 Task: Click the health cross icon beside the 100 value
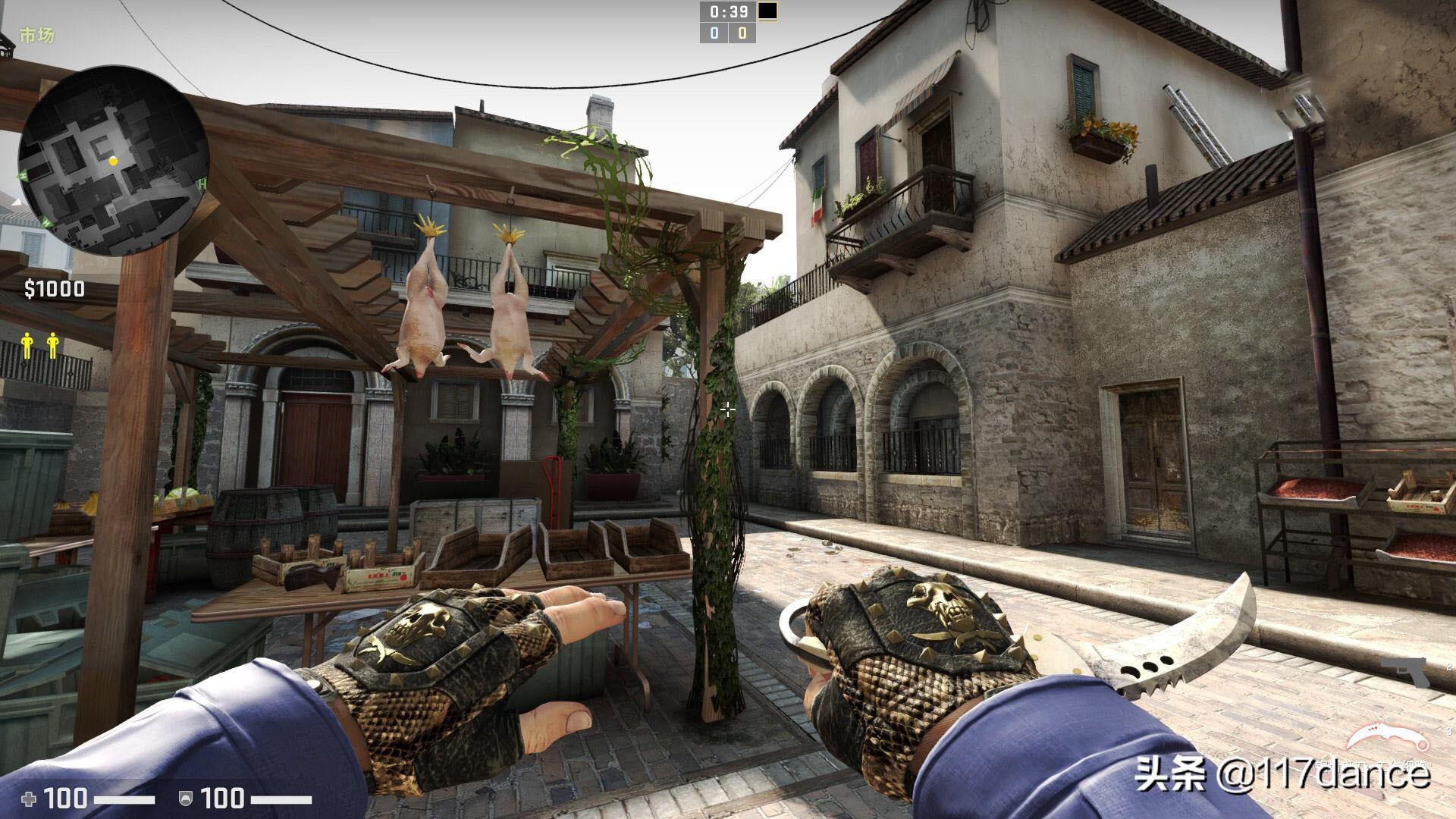coord(28,797)
